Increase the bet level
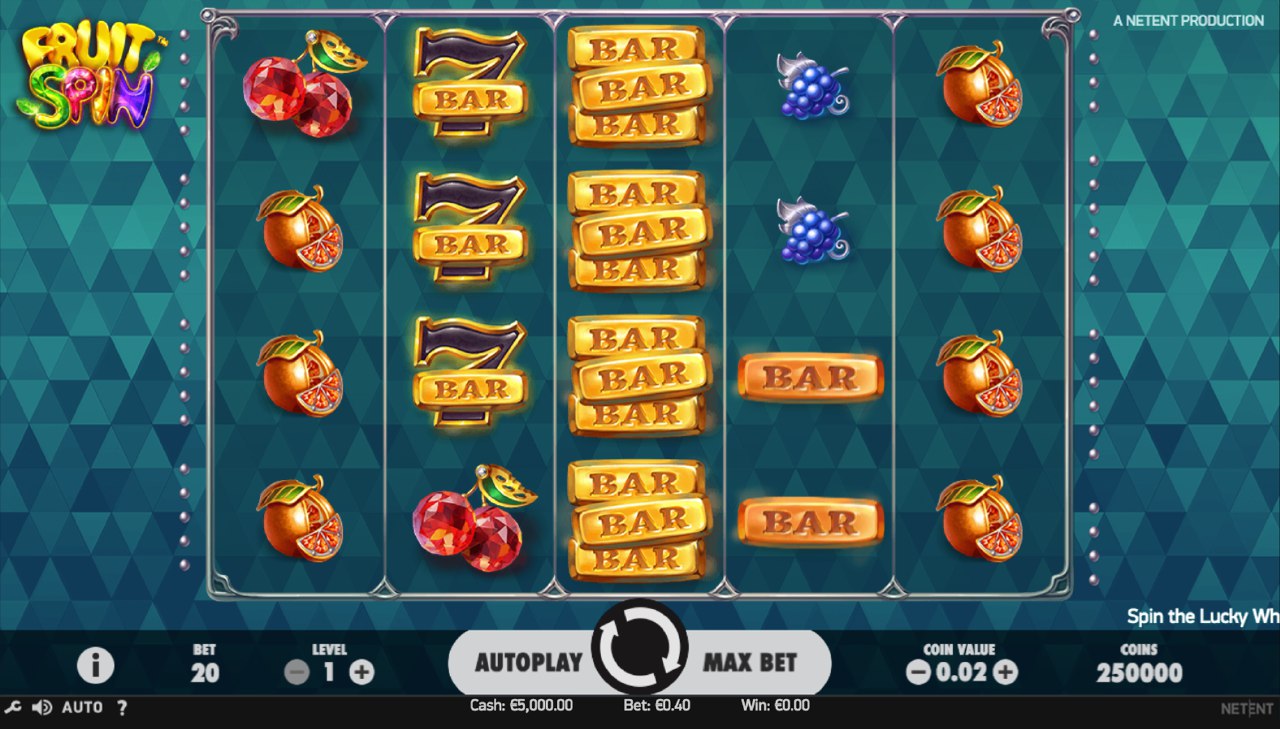Image resolution: width=1280 pixels, height=729 pixels. coord(362,672)
